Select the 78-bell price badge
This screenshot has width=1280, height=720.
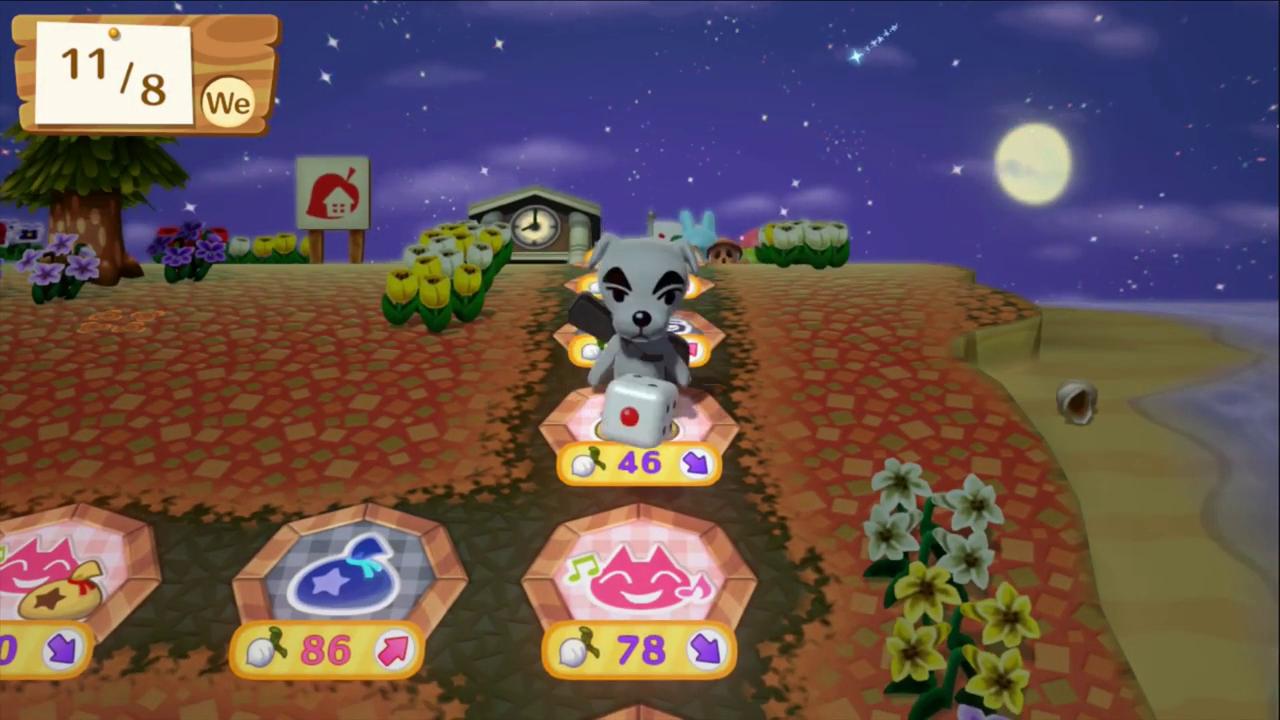pyautogui.click(x=640, y=650)
